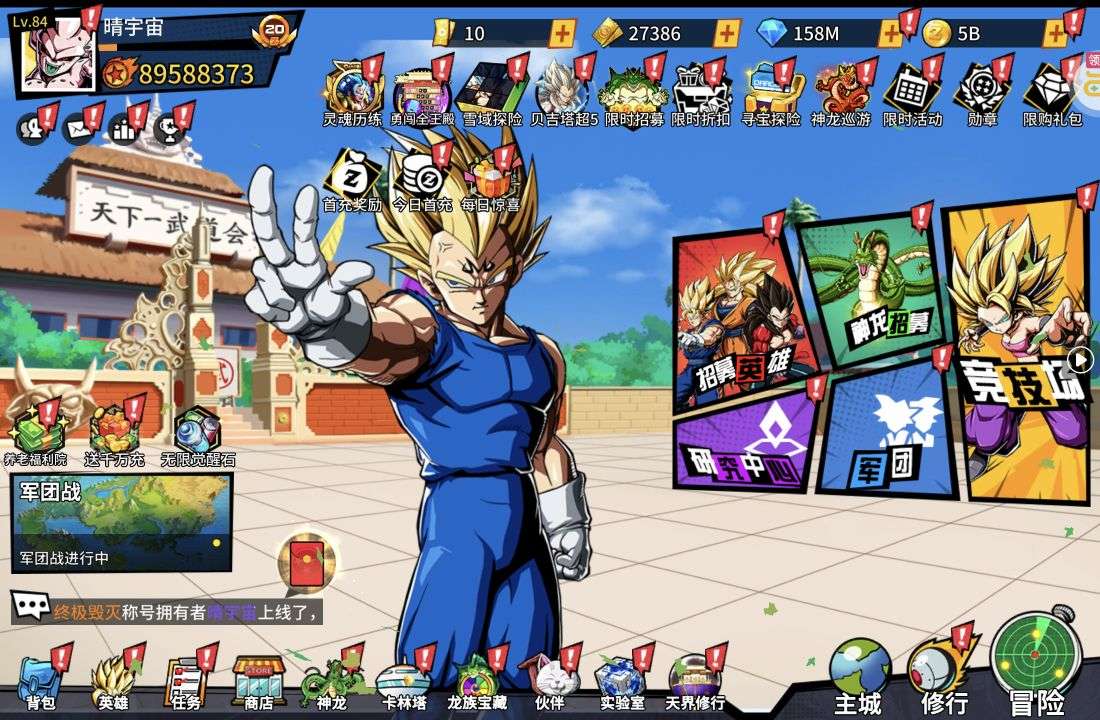Open the 伙伴 partner menu
The height and width of the screenshot is (720, 1100).
[x=549, y=682]
